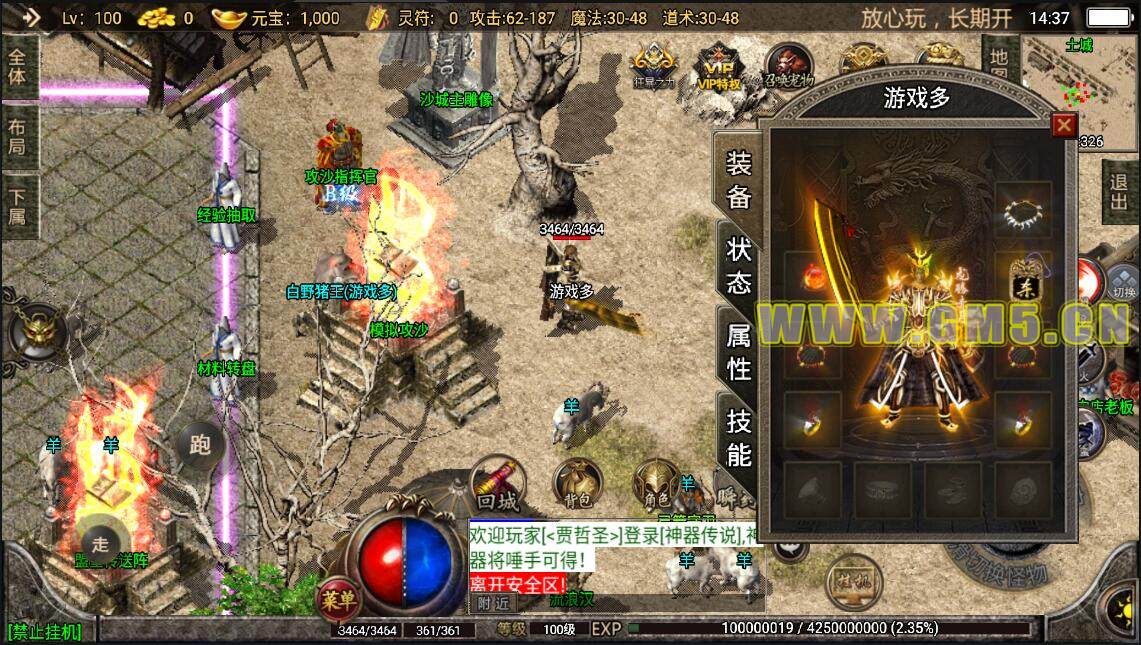Switch movement mode to 跑 run

coord(200,444)
